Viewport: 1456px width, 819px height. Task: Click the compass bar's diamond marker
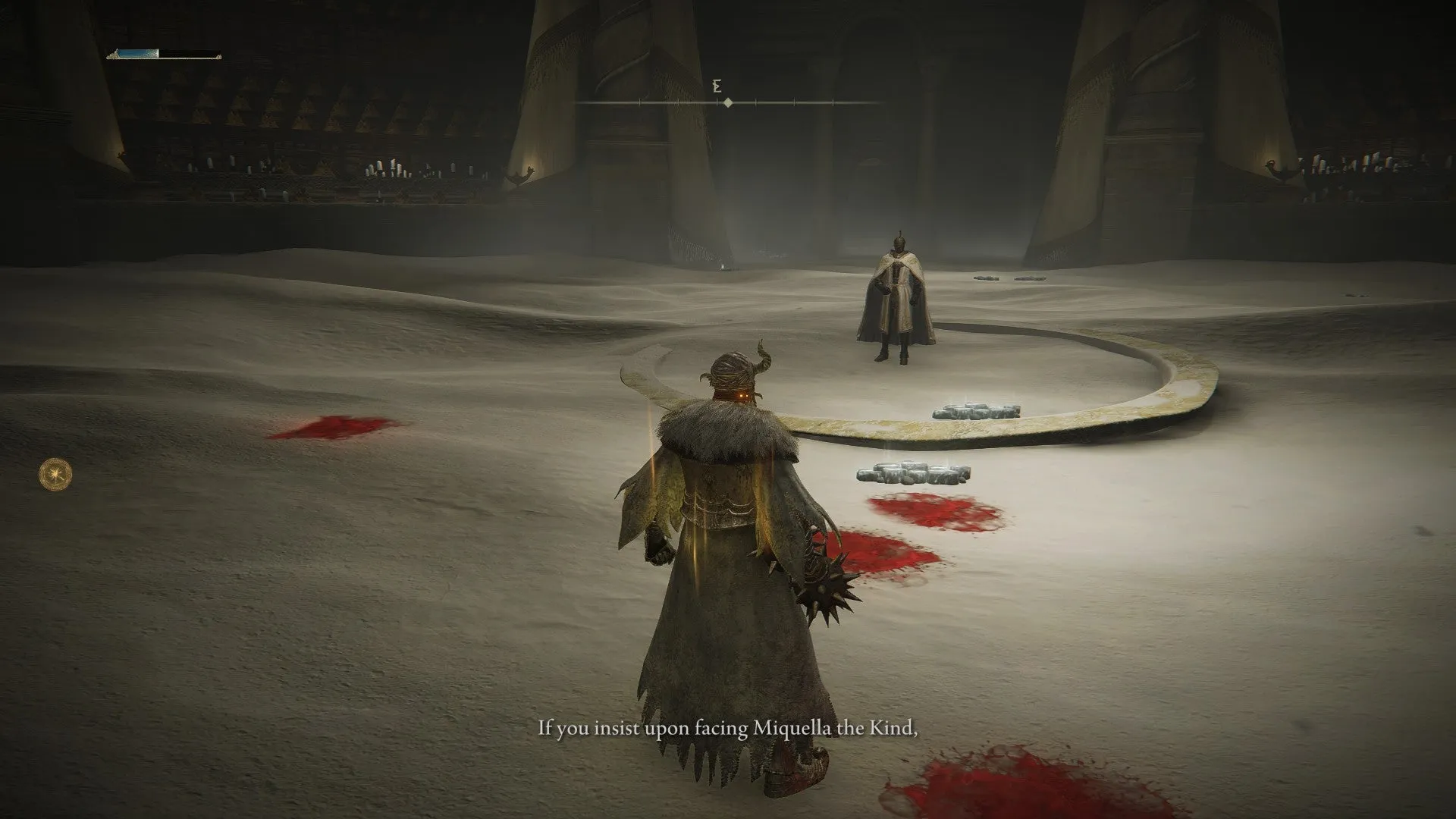(x=728, y=102)
